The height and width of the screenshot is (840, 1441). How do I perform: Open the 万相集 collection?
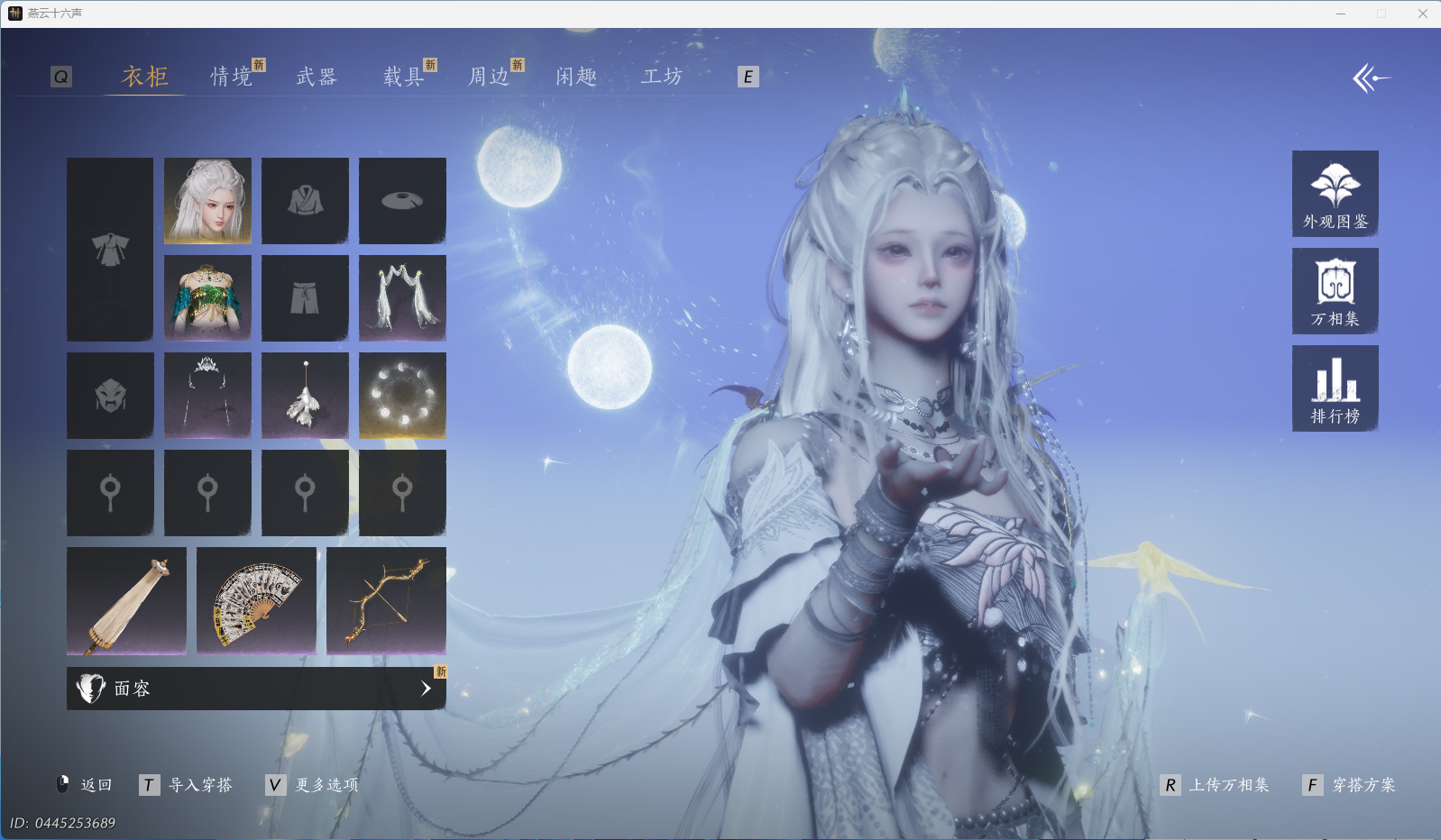pos(1335,291)
